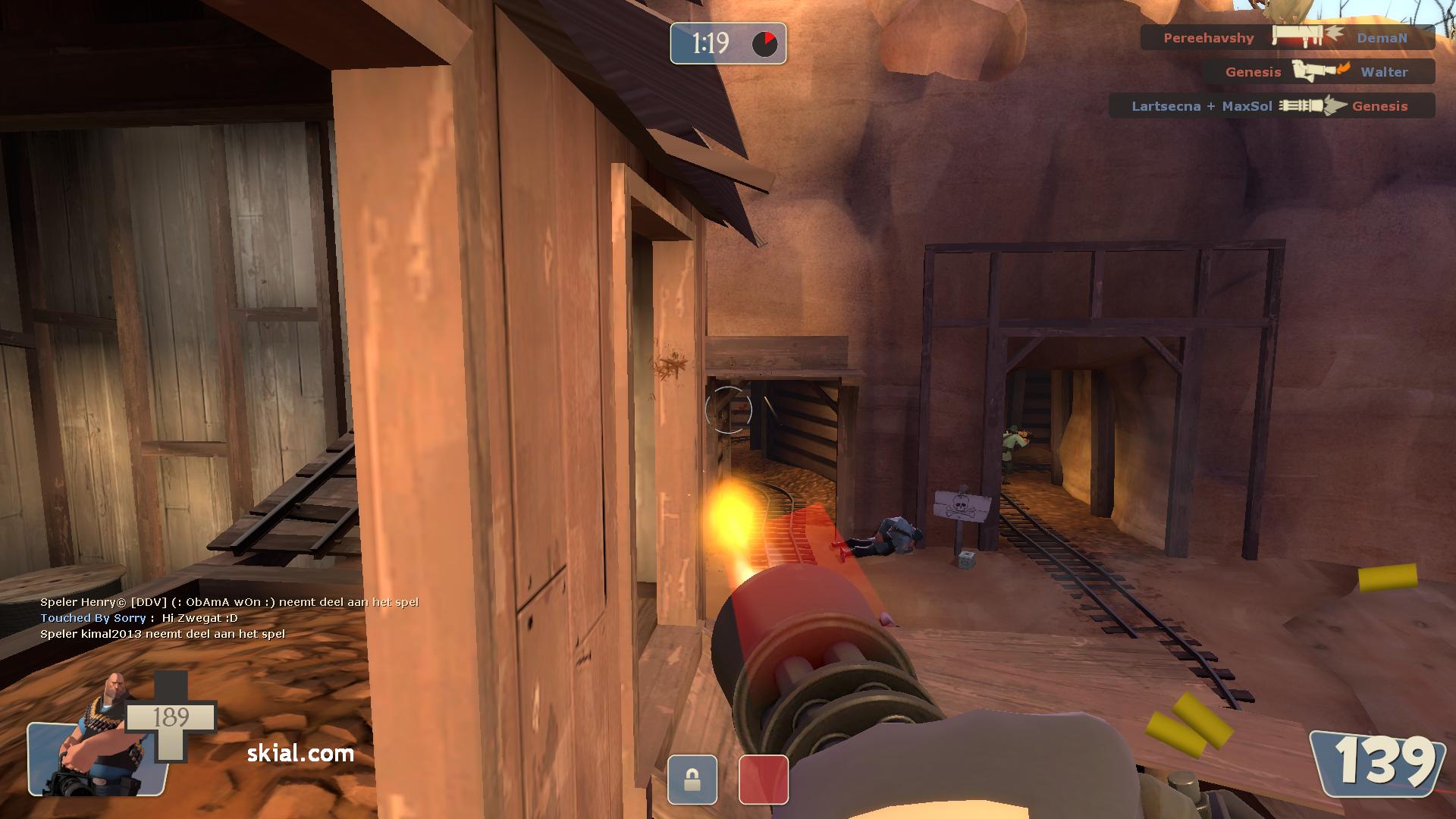This screenshot has width=1456, height=819.
Task: Select the Genesis killed Walter feed entry
Action: click(x=1318, y=71)
